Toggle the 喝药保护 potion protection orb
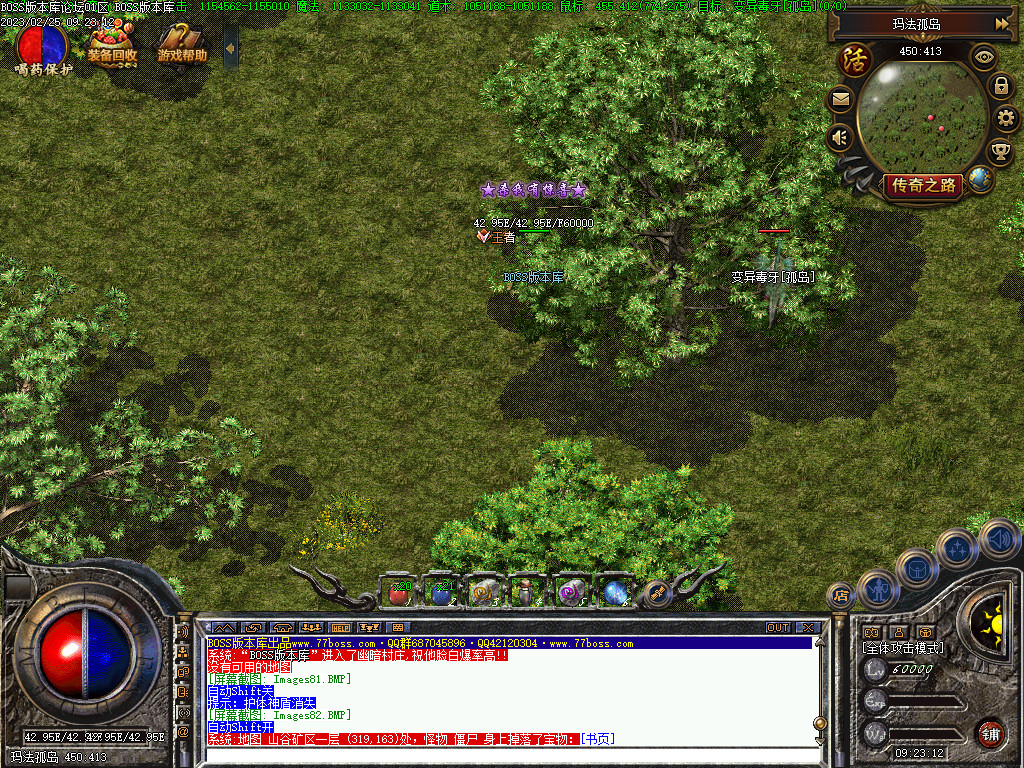The image size is (1024, 768). pos(42,44)
